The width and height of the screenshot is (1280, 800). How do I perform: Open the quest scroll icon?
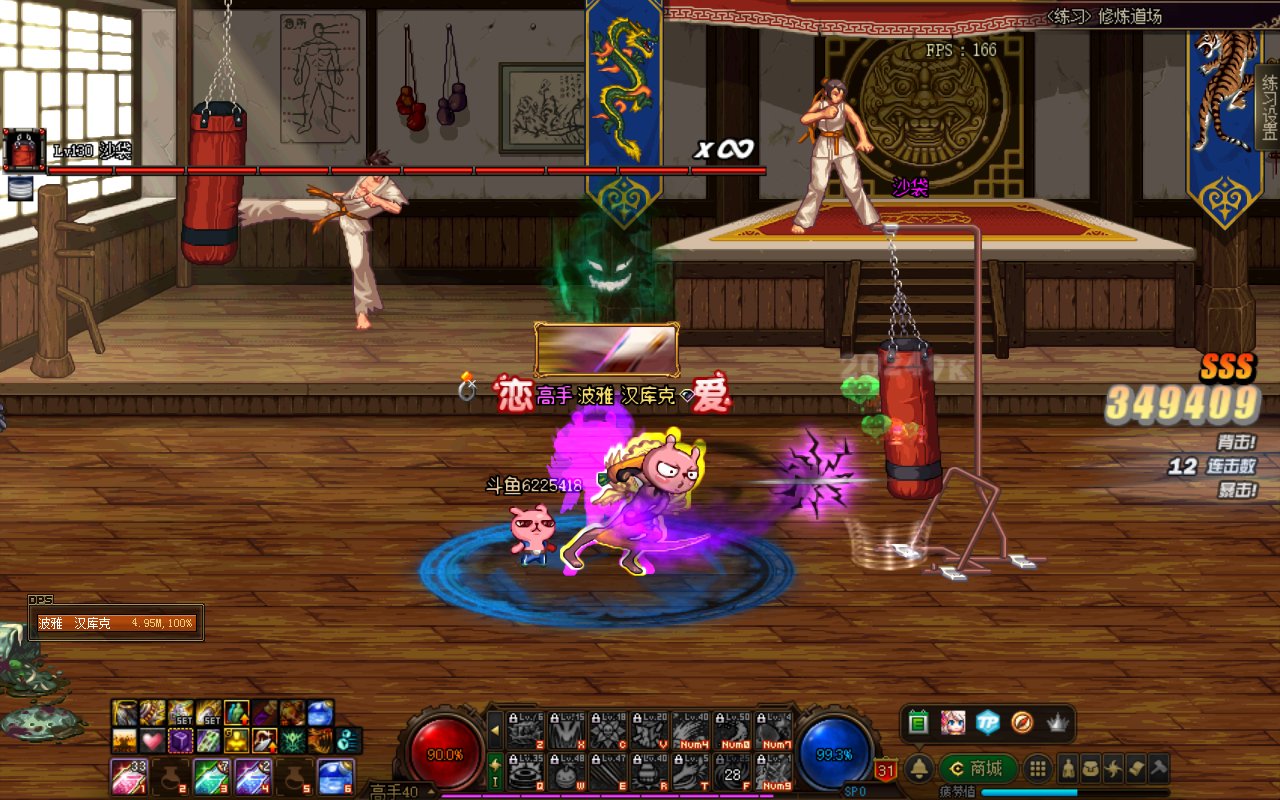[1136, 768]
